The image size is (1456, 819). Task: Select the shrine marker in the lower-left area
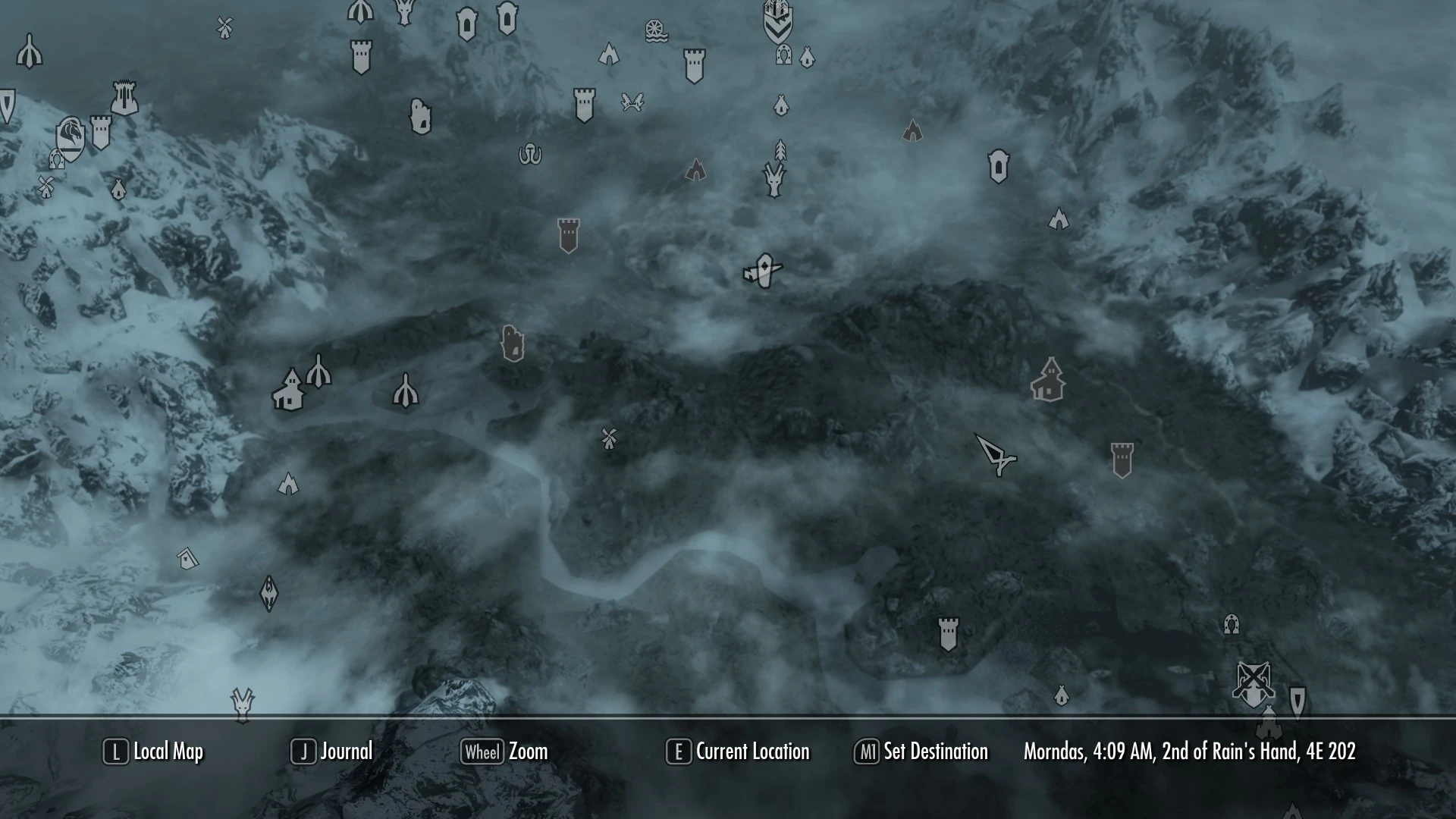[269, 592]
